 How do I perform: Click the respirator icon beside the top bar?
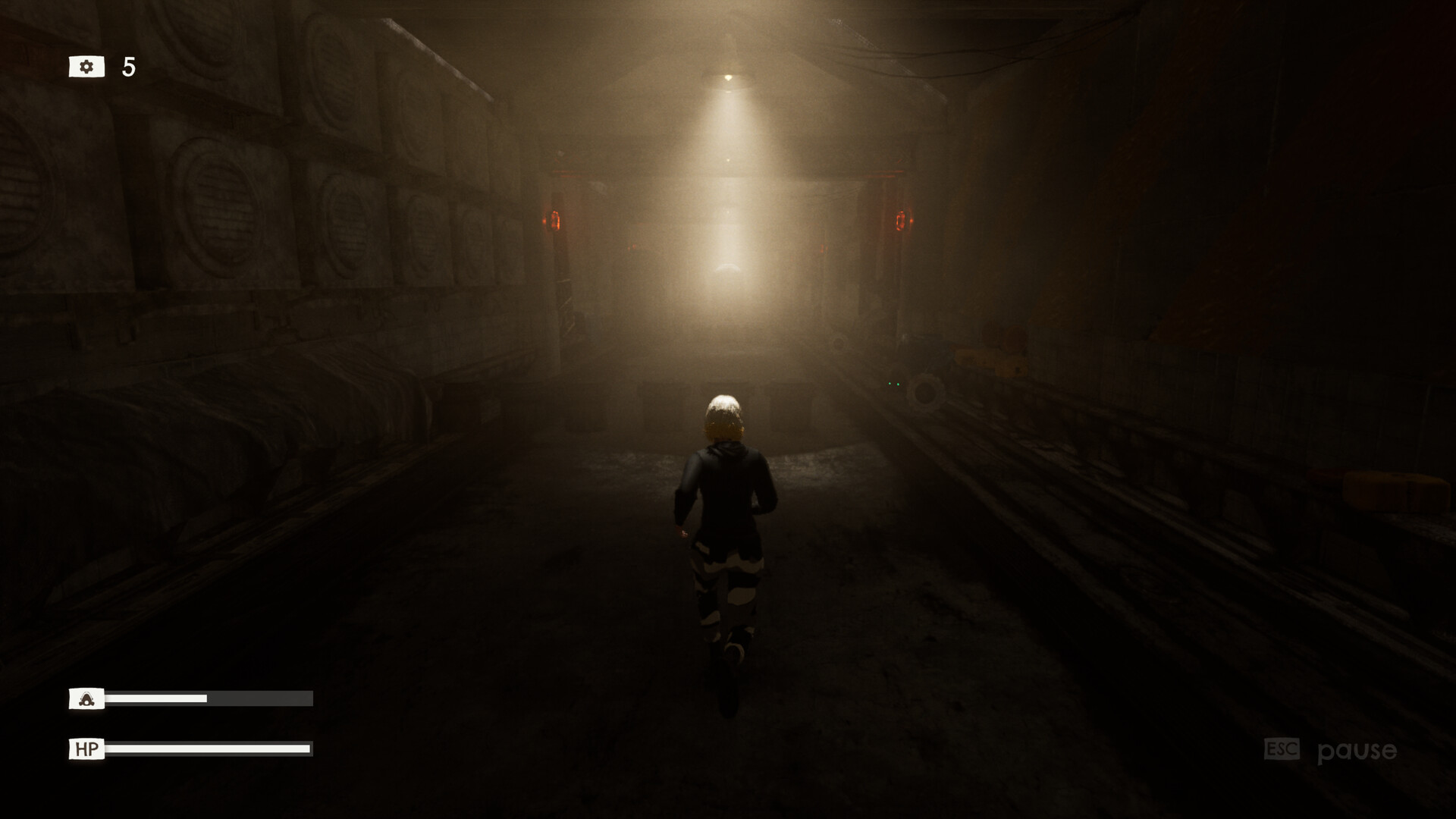click(x=86, y=700)
